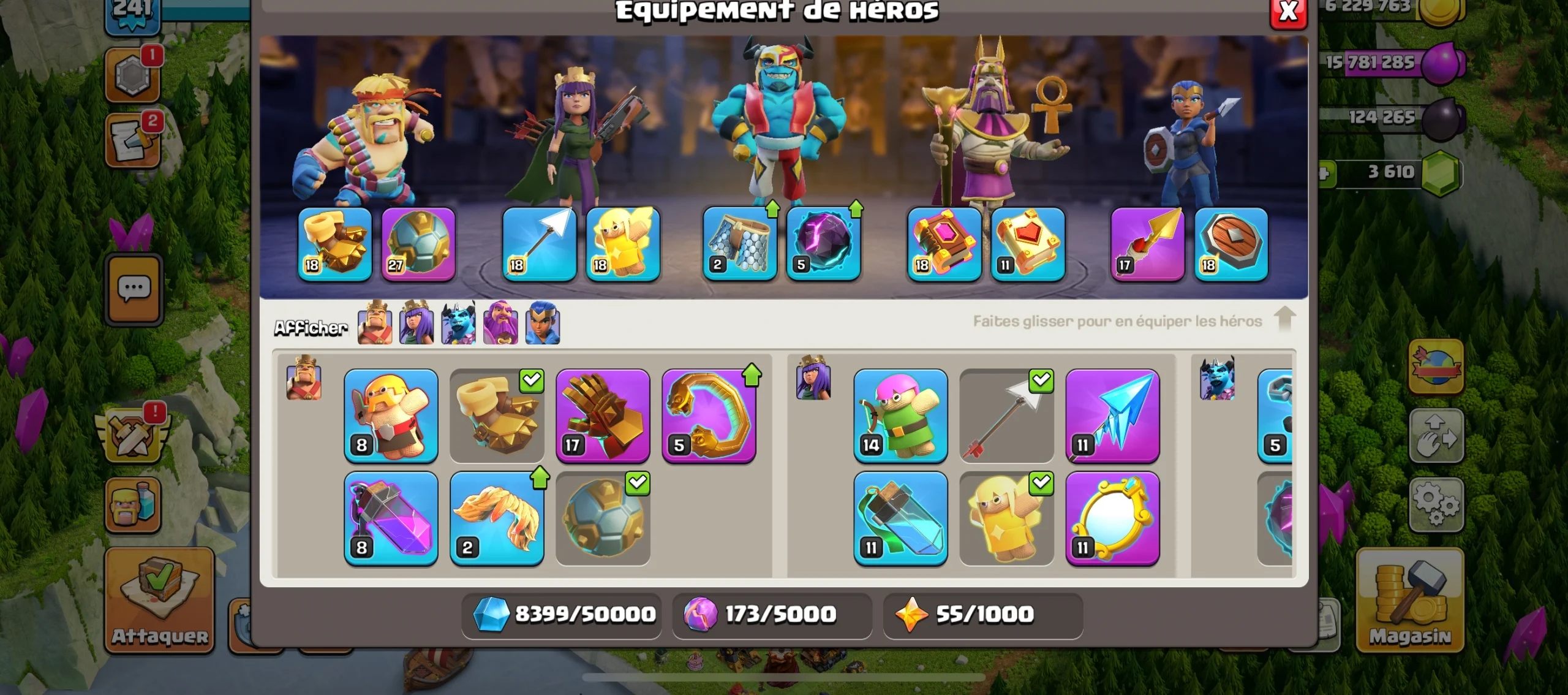The image size is (1568, 695).
Task: Open the Archer Puppet equipment
Action: (900, 417)
